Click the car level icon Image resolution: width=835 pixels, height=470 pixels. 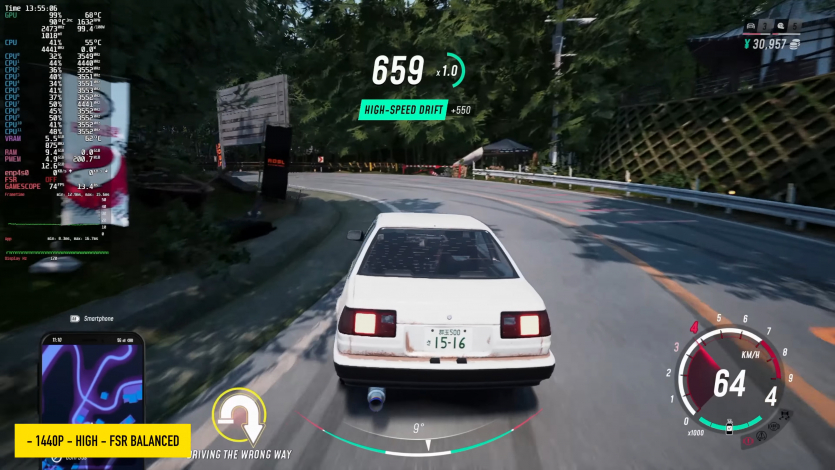pos(750,28)
